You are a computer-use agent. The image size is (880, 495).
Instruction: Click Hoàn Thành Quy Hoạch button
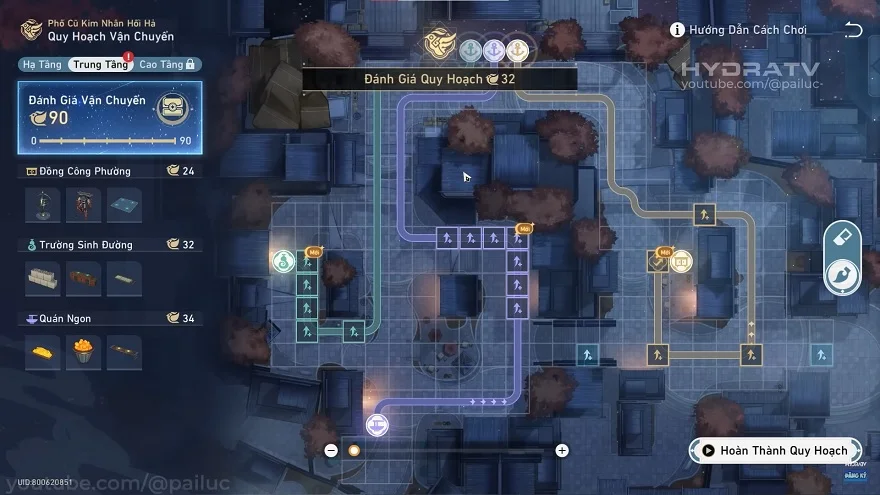774,450
